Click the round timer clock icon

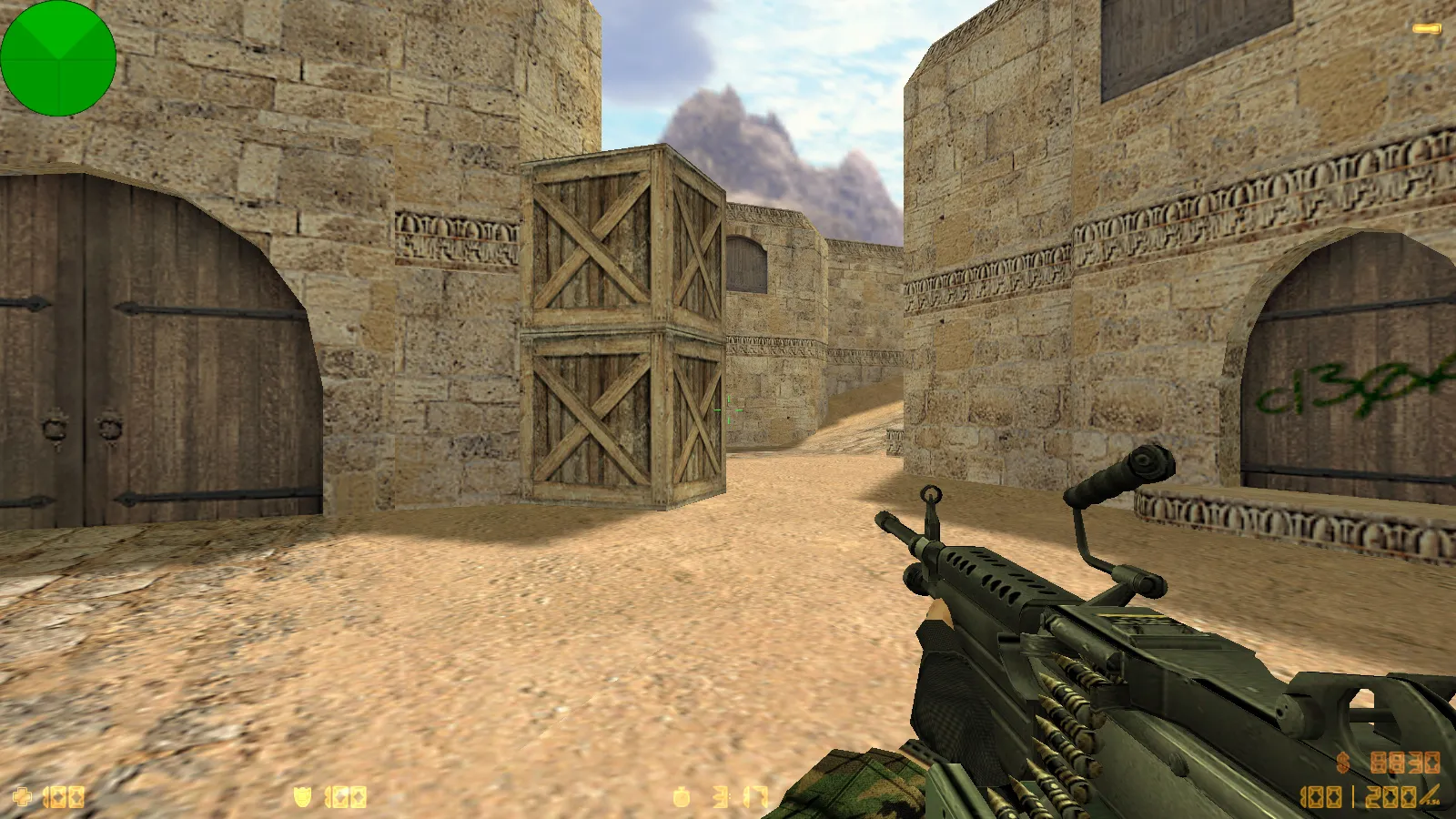tap(682, 798)
